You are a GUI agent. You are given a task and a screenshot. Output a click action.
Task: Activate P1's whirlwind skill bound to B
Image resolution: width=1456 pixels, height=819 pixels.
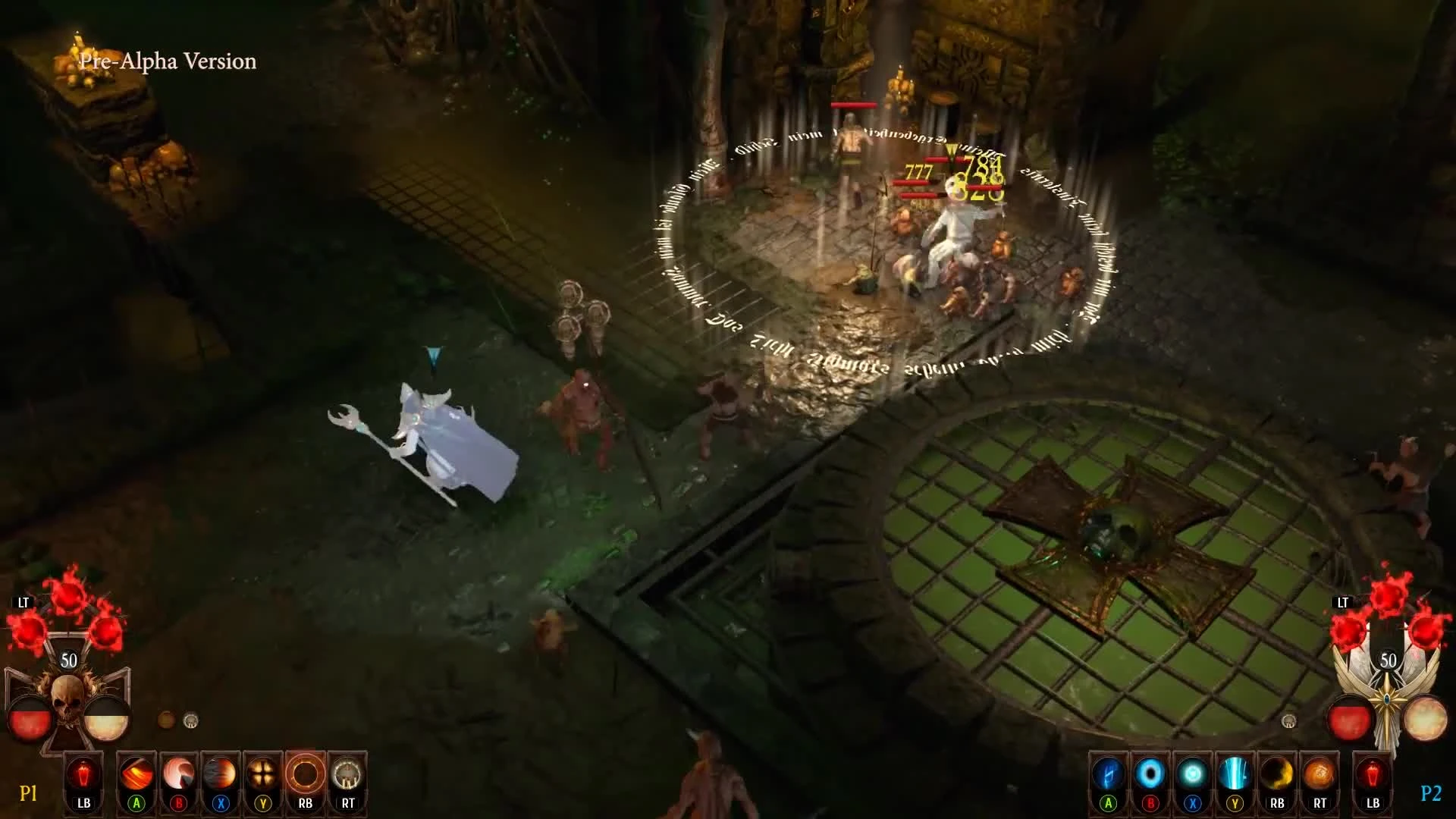coord(177,772)
